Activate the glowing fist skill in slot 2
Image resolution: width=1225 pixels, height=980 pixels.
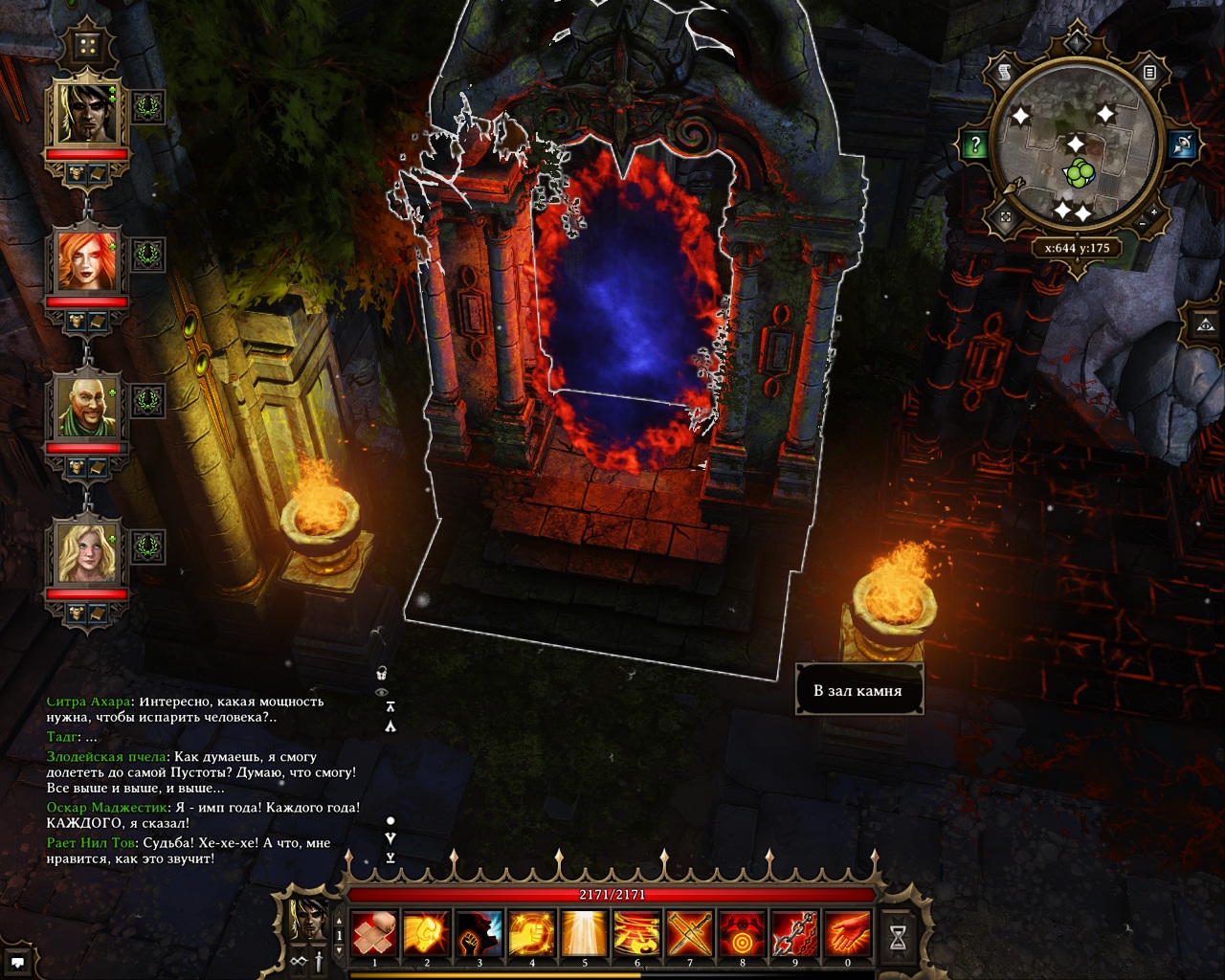427,933
